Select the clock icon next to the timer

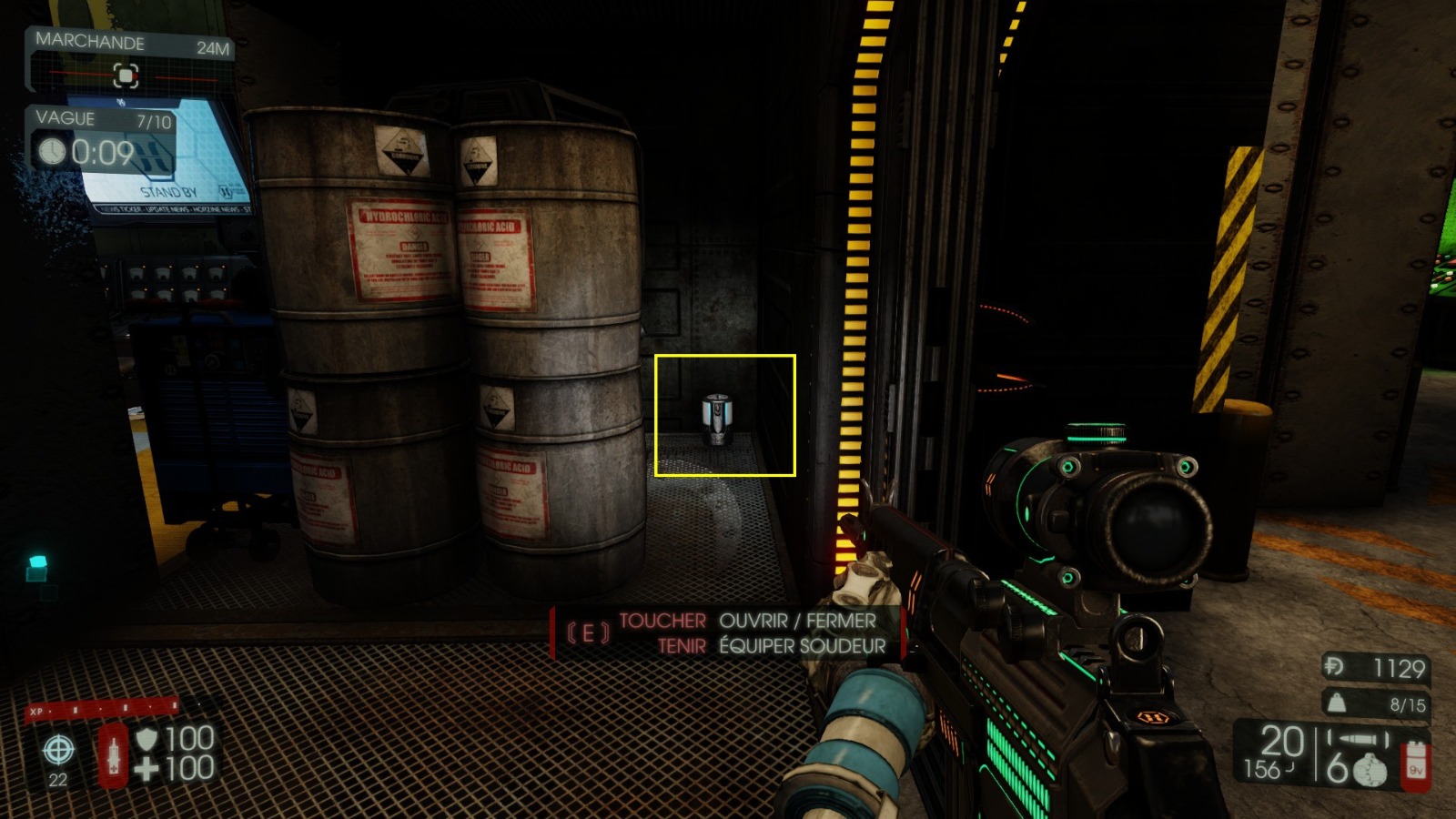coord(51,150)
